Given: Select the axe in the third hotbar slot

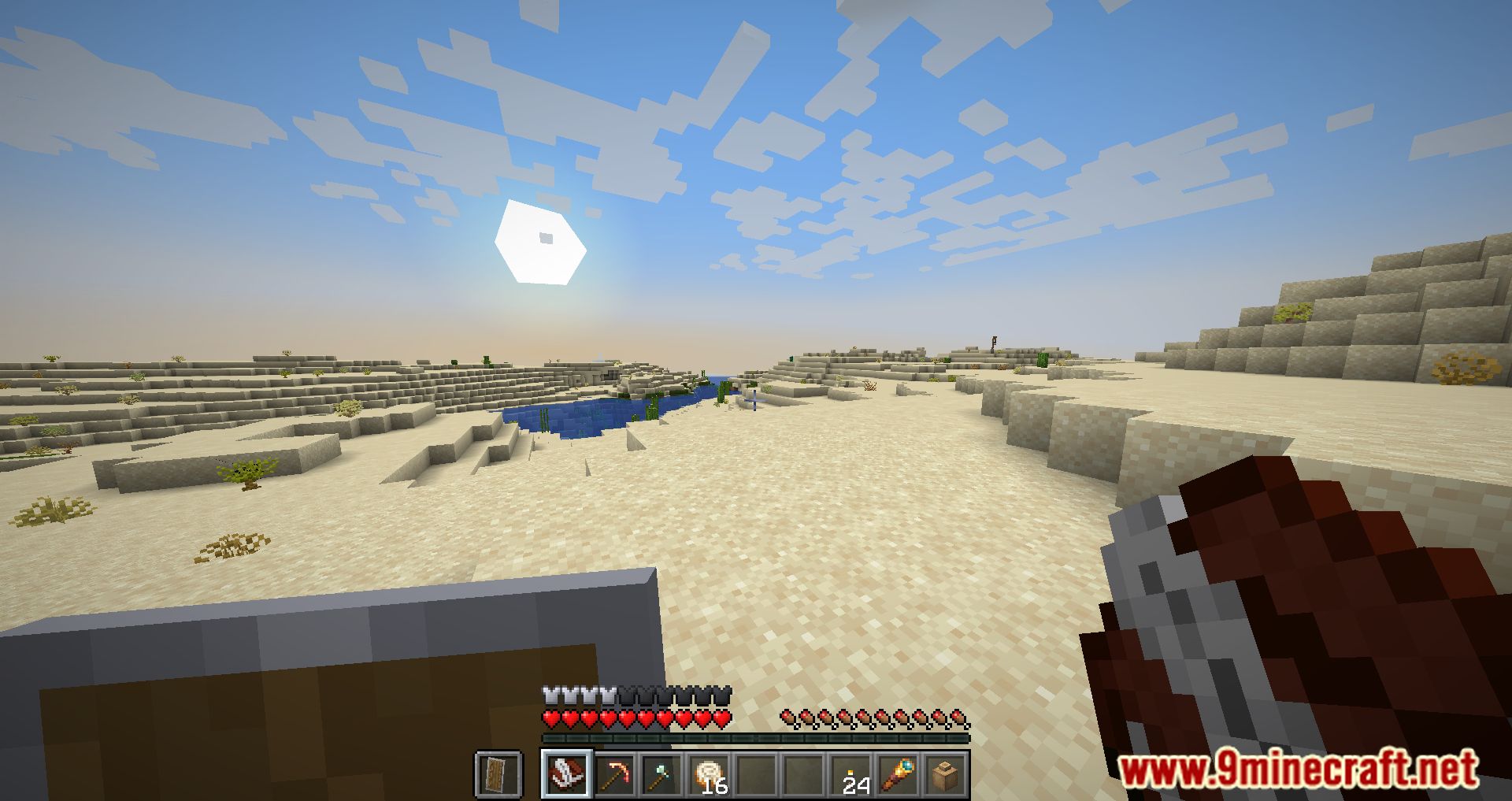Looking at the screenshot, I should click(661, 774).
